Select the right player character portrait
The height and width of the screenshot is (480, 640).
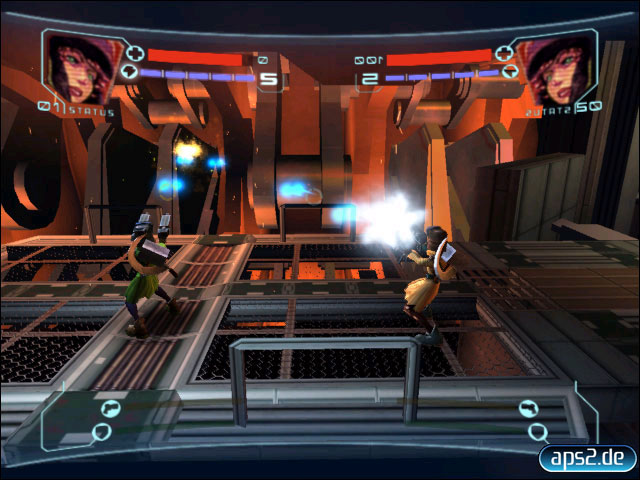[559, 66]
